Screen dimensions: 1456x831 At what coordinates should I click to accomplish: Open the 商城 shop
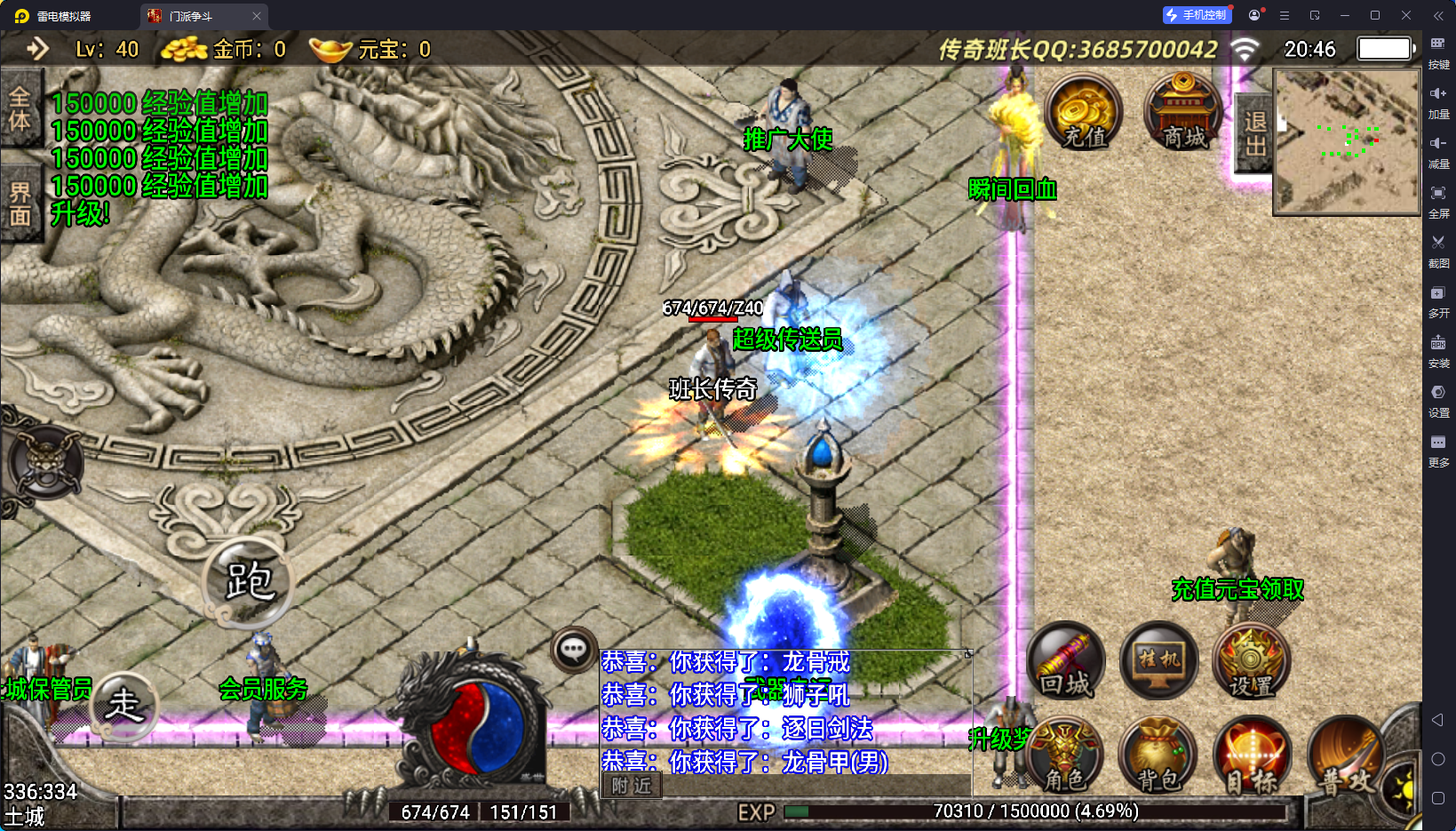coord(1183,113)
